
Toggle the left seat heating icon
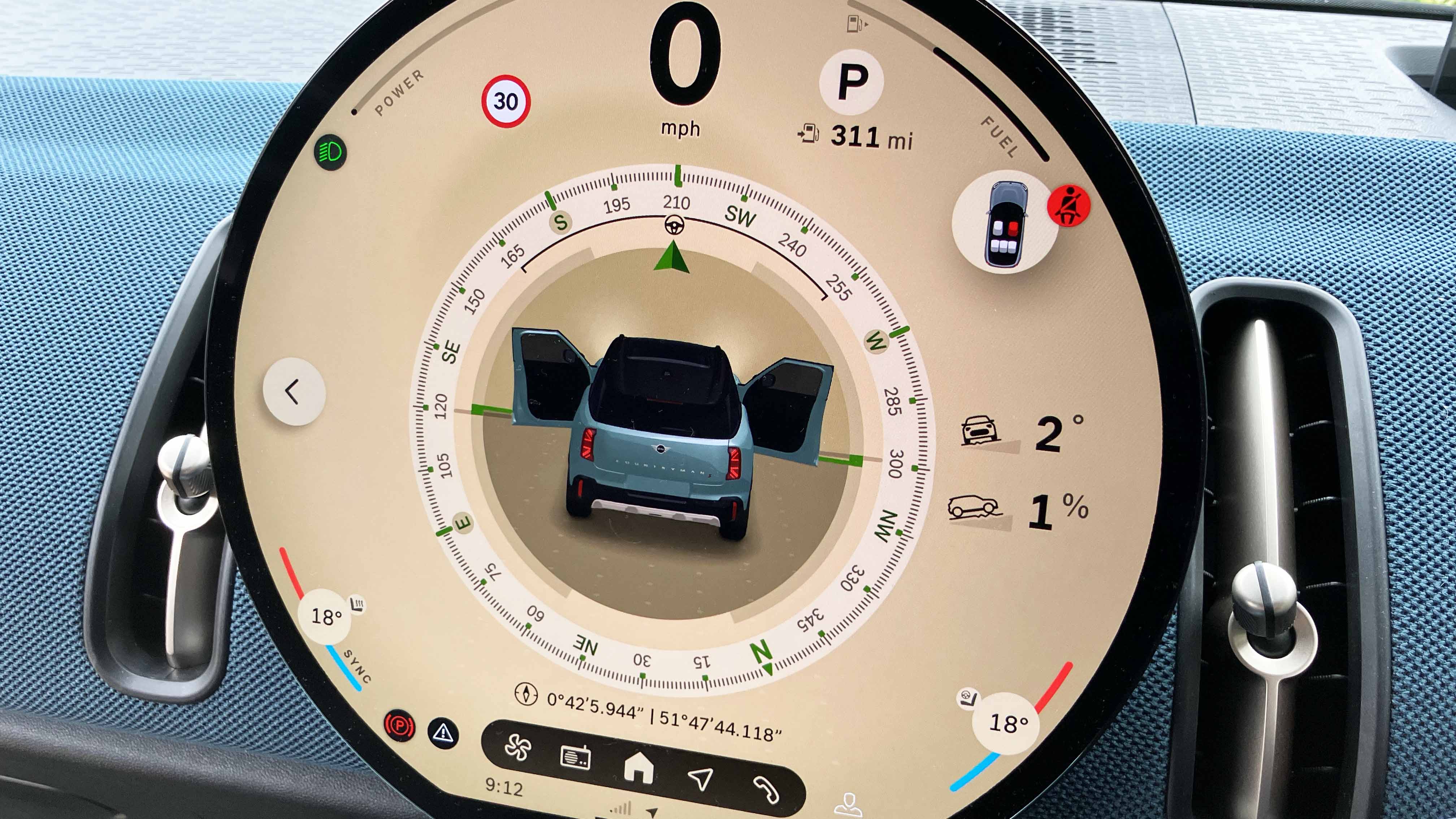pos(358,605)
